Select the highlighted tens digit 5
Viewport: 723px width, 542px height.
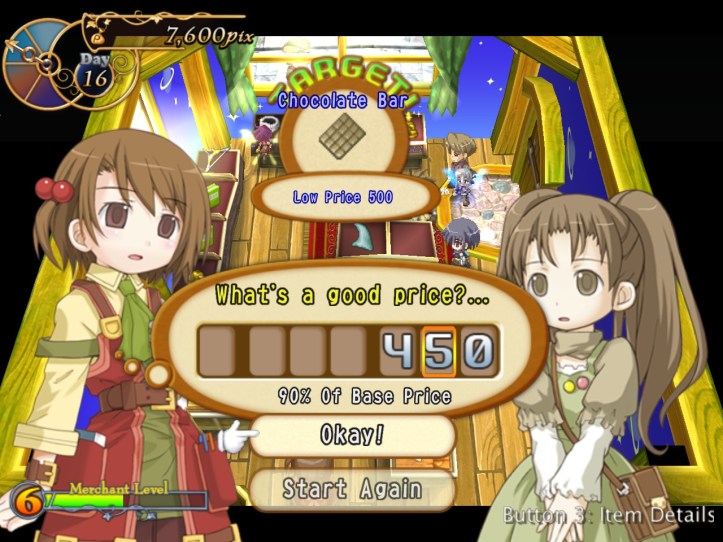(x=439, y=352)
